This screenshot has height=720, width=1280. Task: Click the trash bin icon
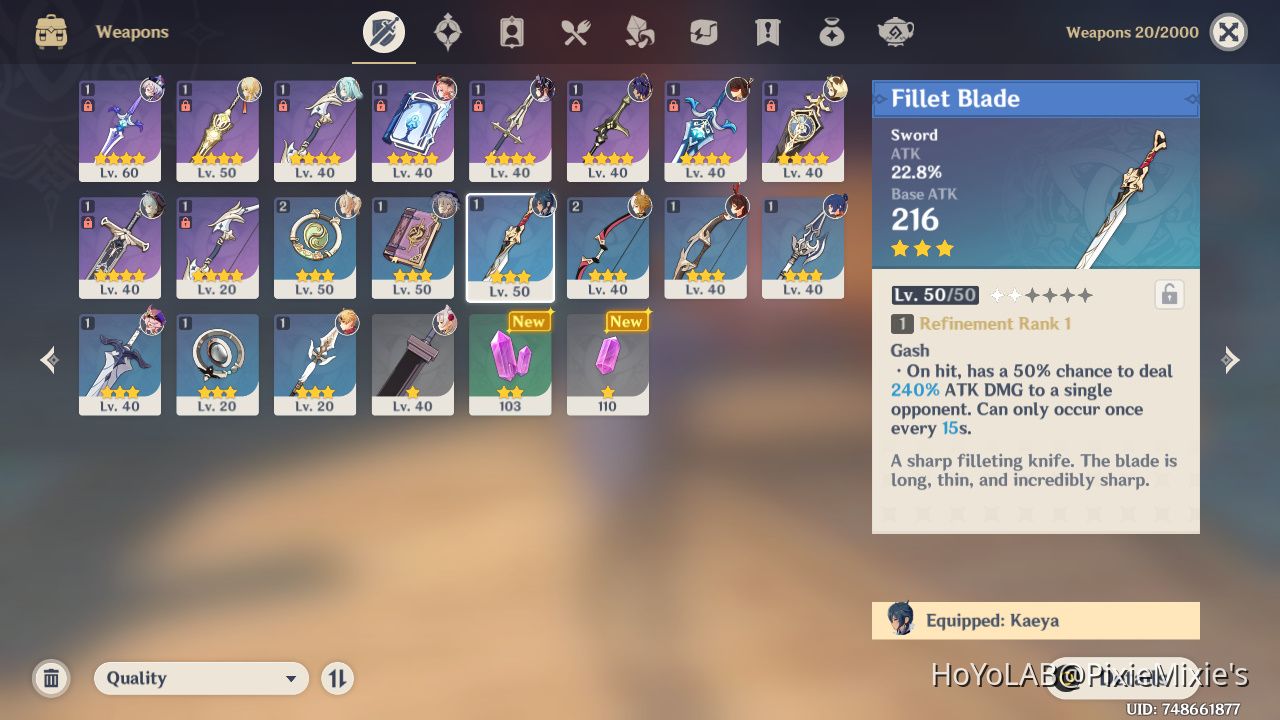point(51,678)
